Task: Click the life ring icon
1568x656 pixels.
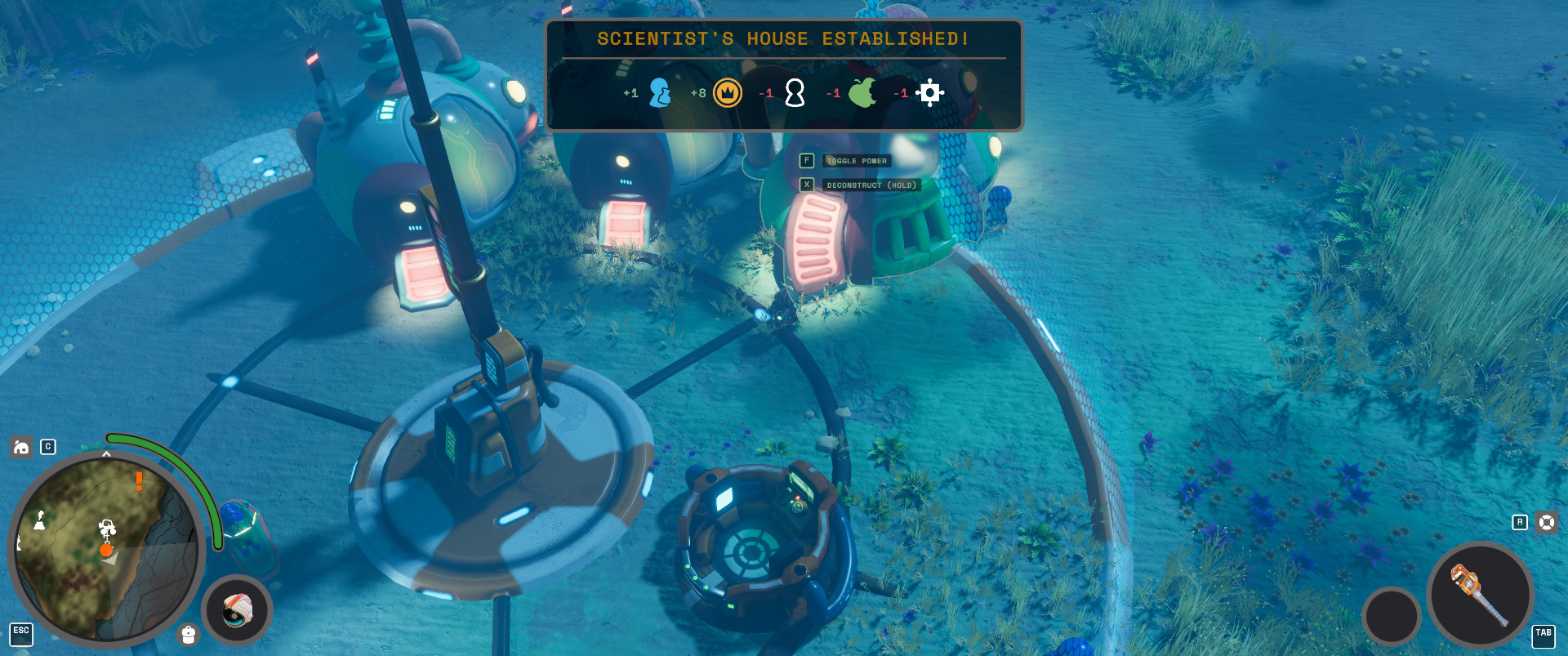Action: tap(1547, 522)
